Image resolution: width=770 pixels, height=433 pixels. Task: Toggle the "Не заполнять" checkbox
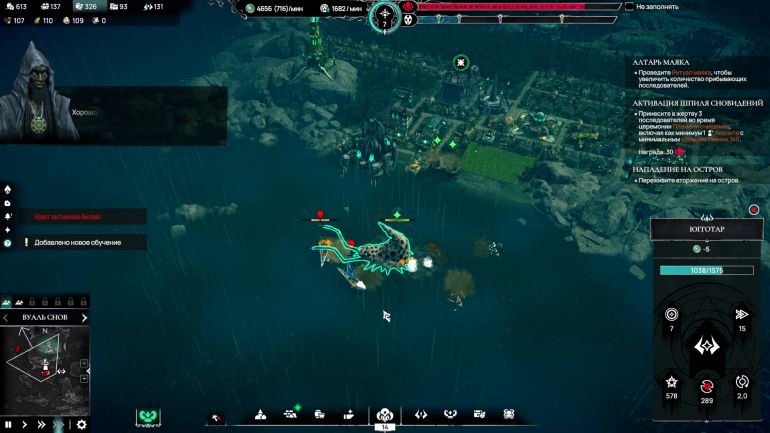[628, 7]
